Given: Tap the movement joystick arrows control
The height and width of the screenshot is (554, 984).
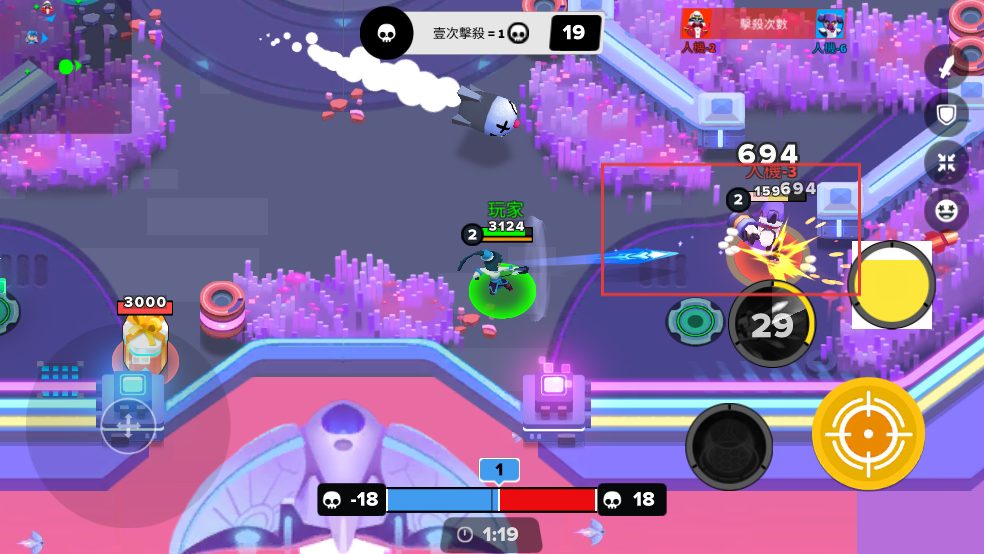Looking at the screenshot, I should click(129, 425).
